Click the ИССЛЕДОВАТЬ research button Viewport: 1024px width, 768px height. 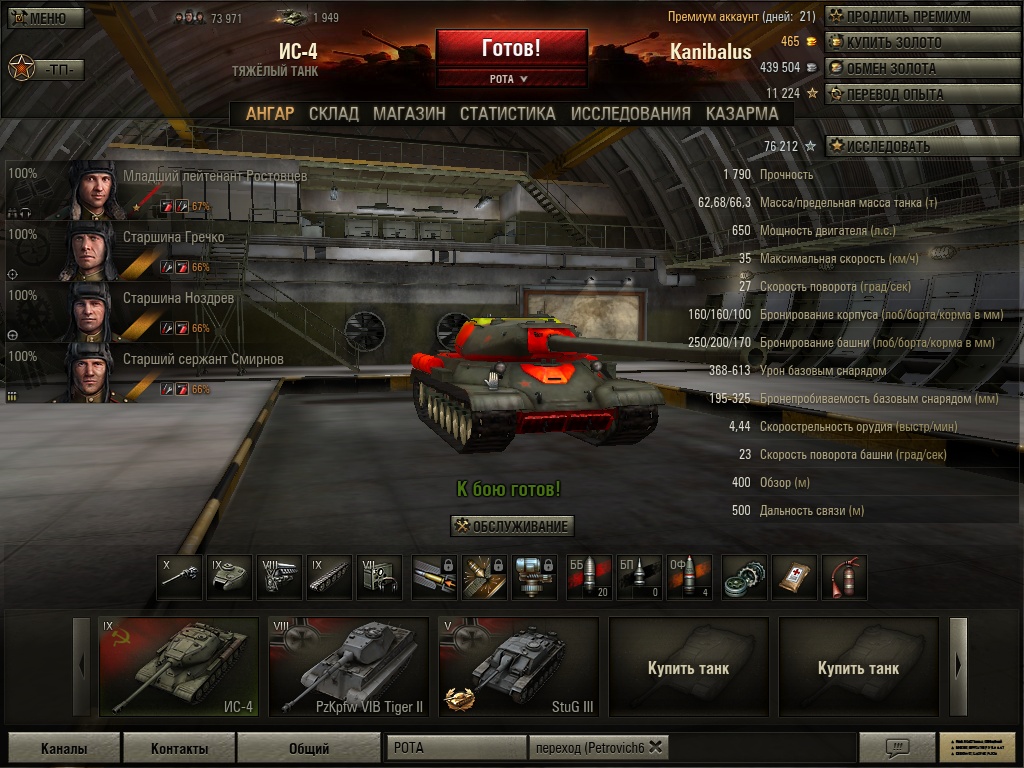[922, 146]
